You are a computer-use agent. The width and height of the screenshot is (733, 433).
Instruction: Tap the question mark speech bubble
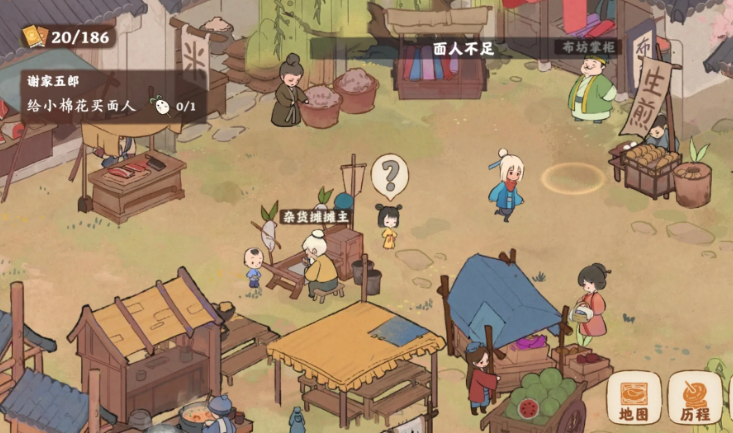coord(390,177)
